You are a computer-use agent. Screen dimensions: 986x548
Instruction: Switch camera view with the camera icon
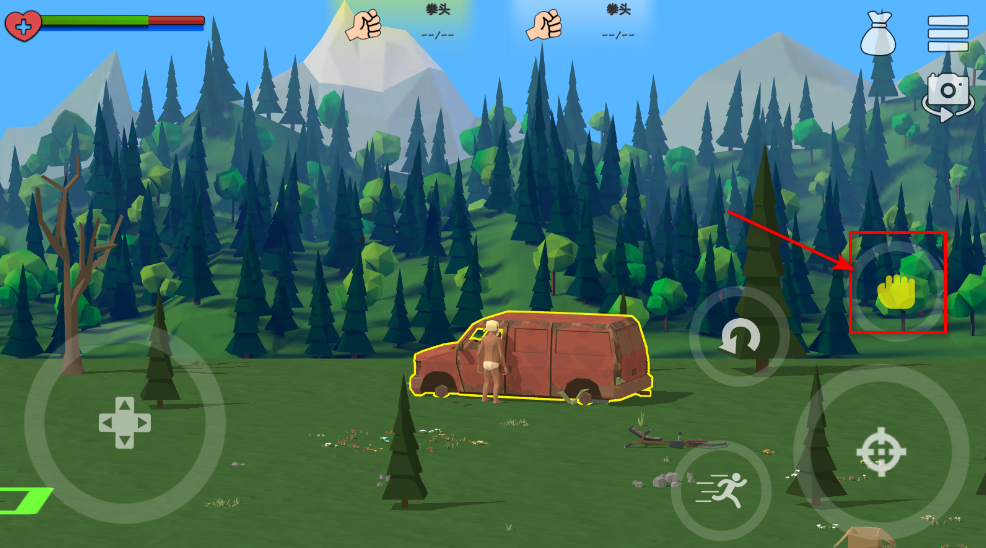click(947, 95)
